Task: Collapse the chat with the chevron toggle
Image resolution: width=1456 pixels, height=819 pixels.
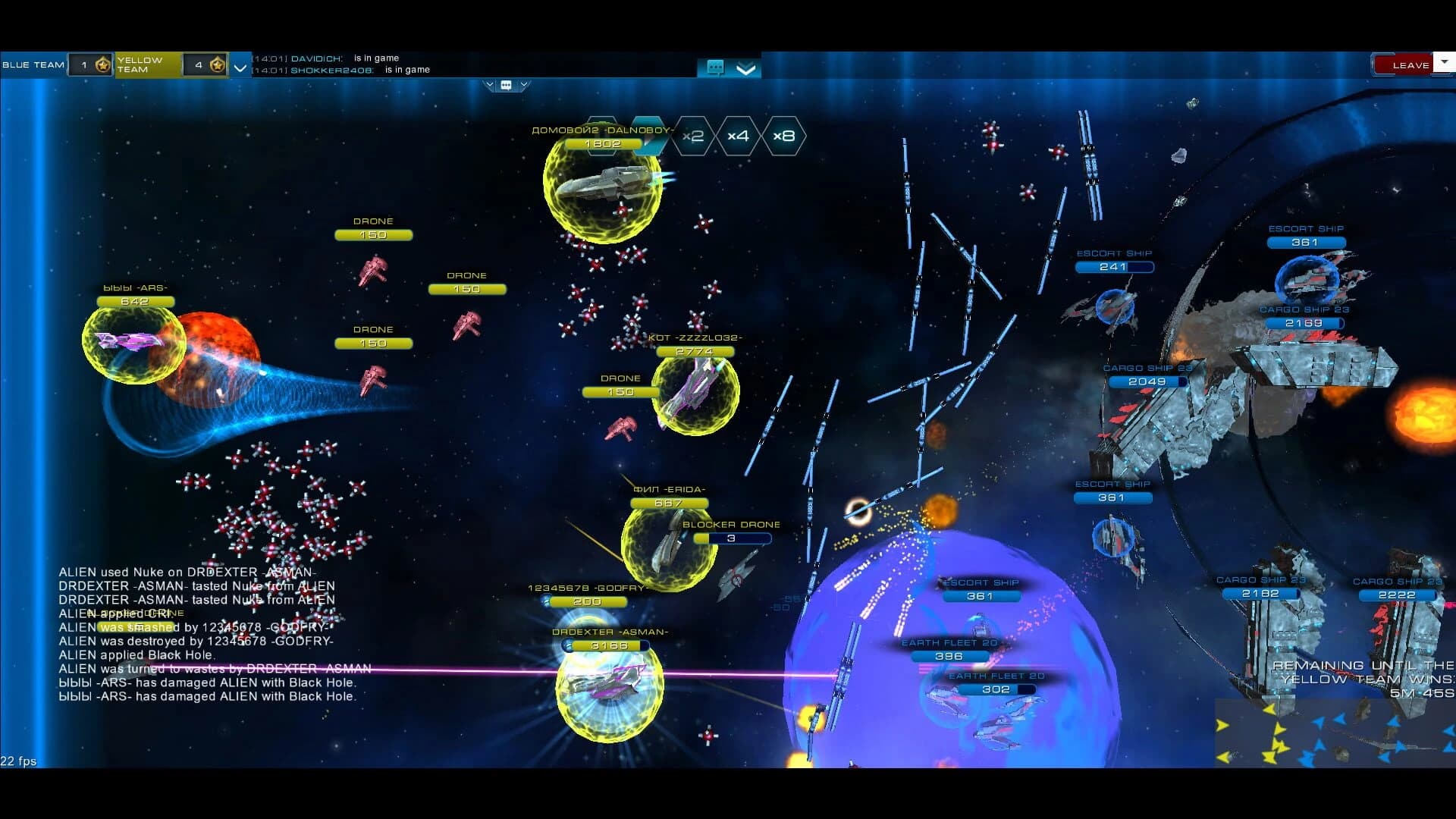Action: coord(745,68)
